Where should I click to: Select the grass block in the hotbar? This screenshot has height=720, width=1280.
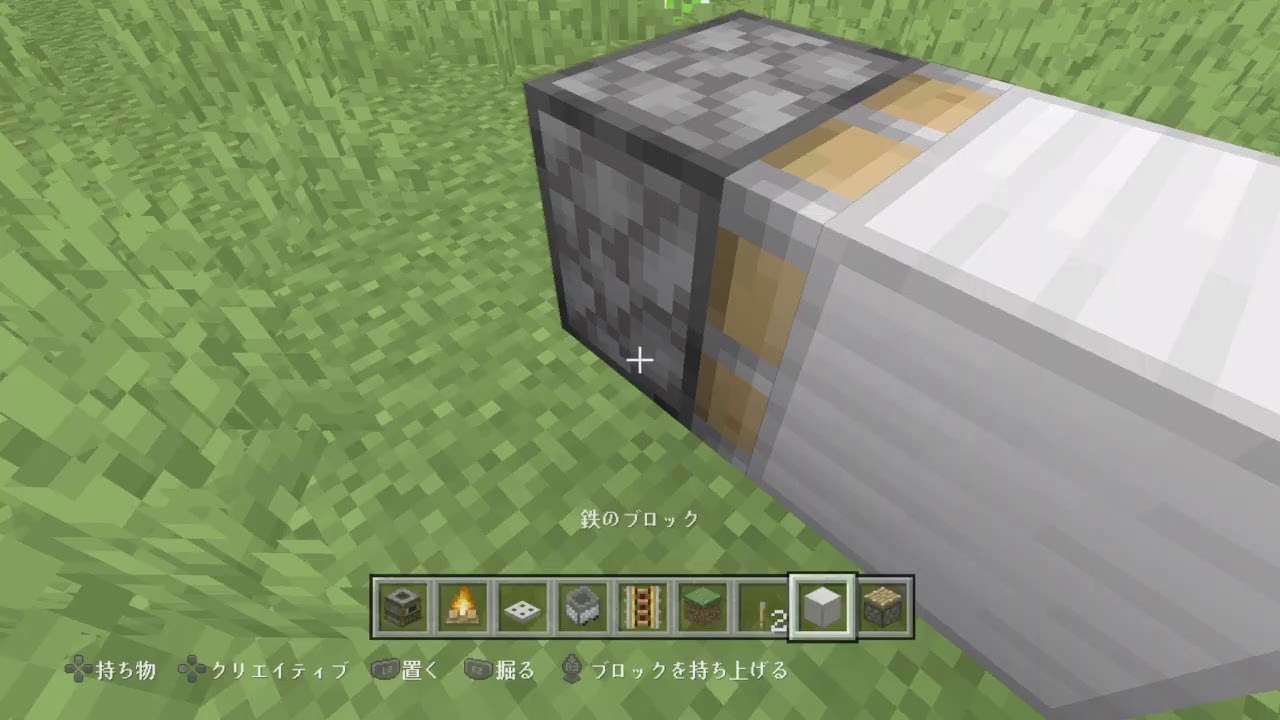pyautogui.click(x=703, y=608)
